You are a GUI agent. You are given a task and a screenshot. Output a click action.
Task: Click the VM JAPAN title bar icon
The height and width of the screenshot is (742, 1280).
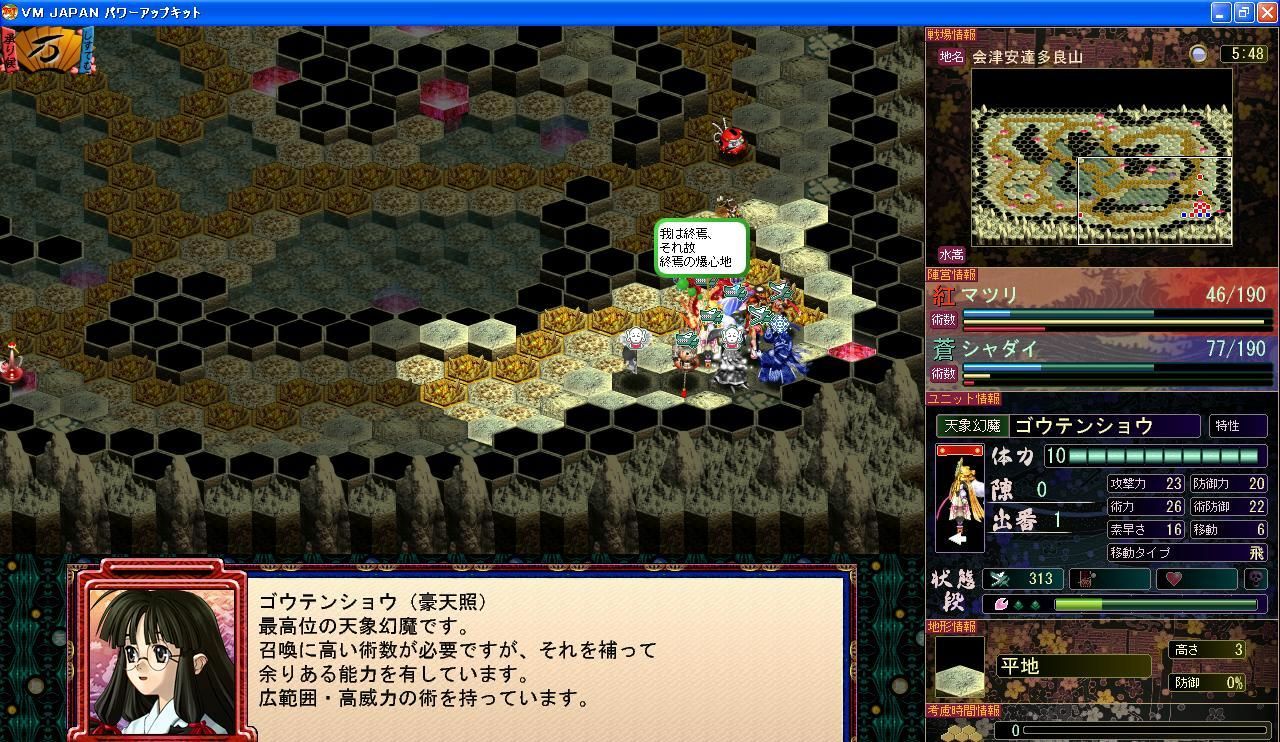point(10,12)
